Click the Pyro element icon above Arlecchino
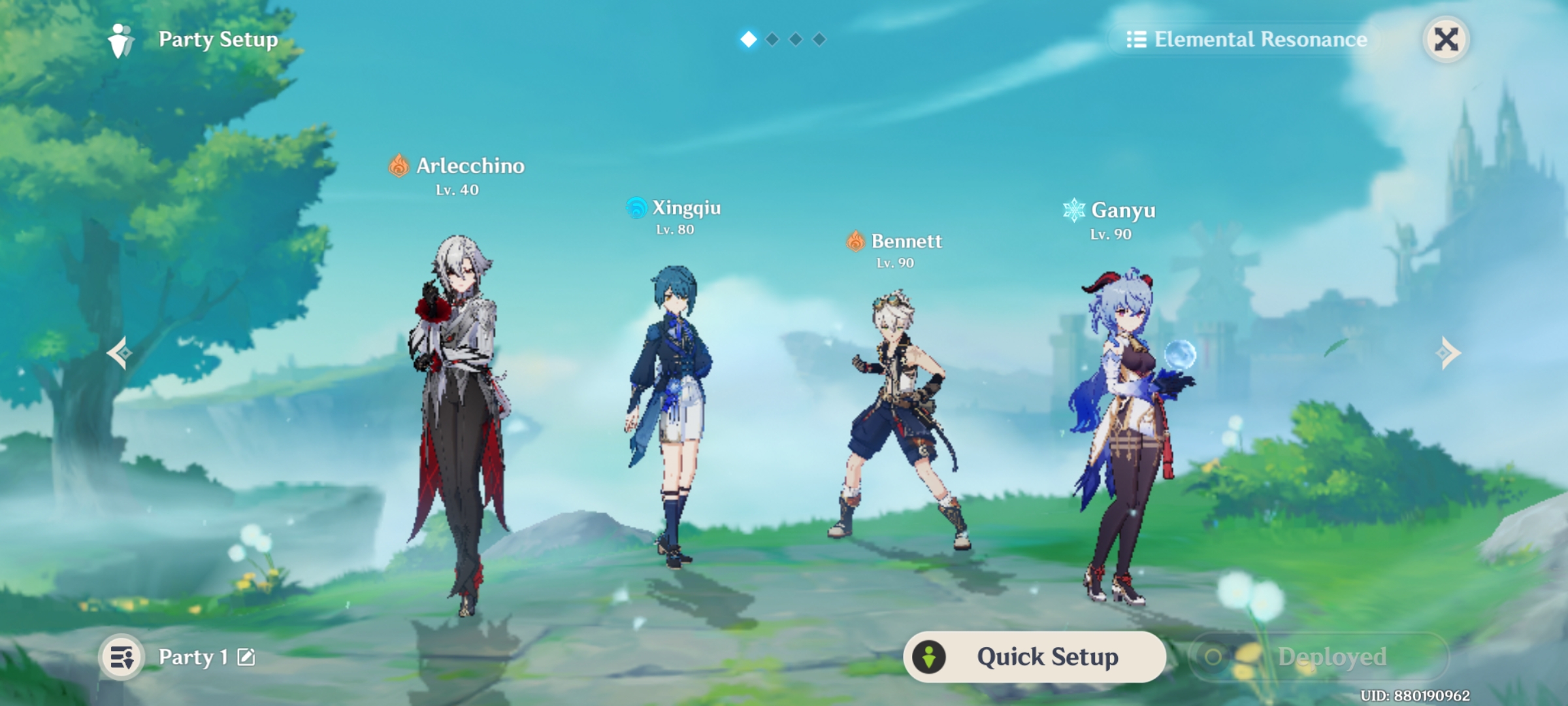Viewport: 1568px width, 706px height. (x=397, y=166)
